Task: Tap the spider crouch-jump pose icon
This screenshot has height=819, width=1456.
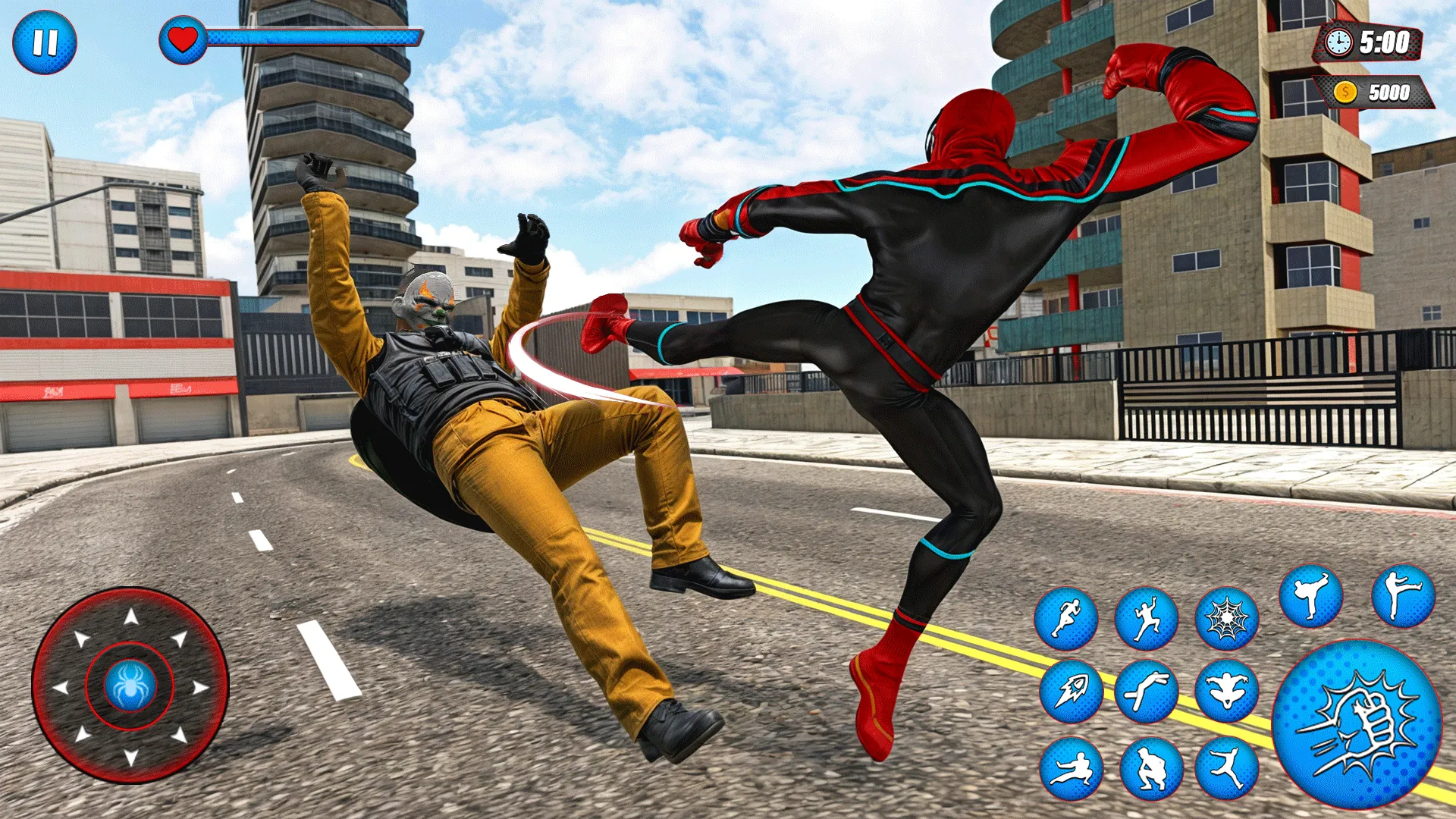Action: pos(1226,689)
